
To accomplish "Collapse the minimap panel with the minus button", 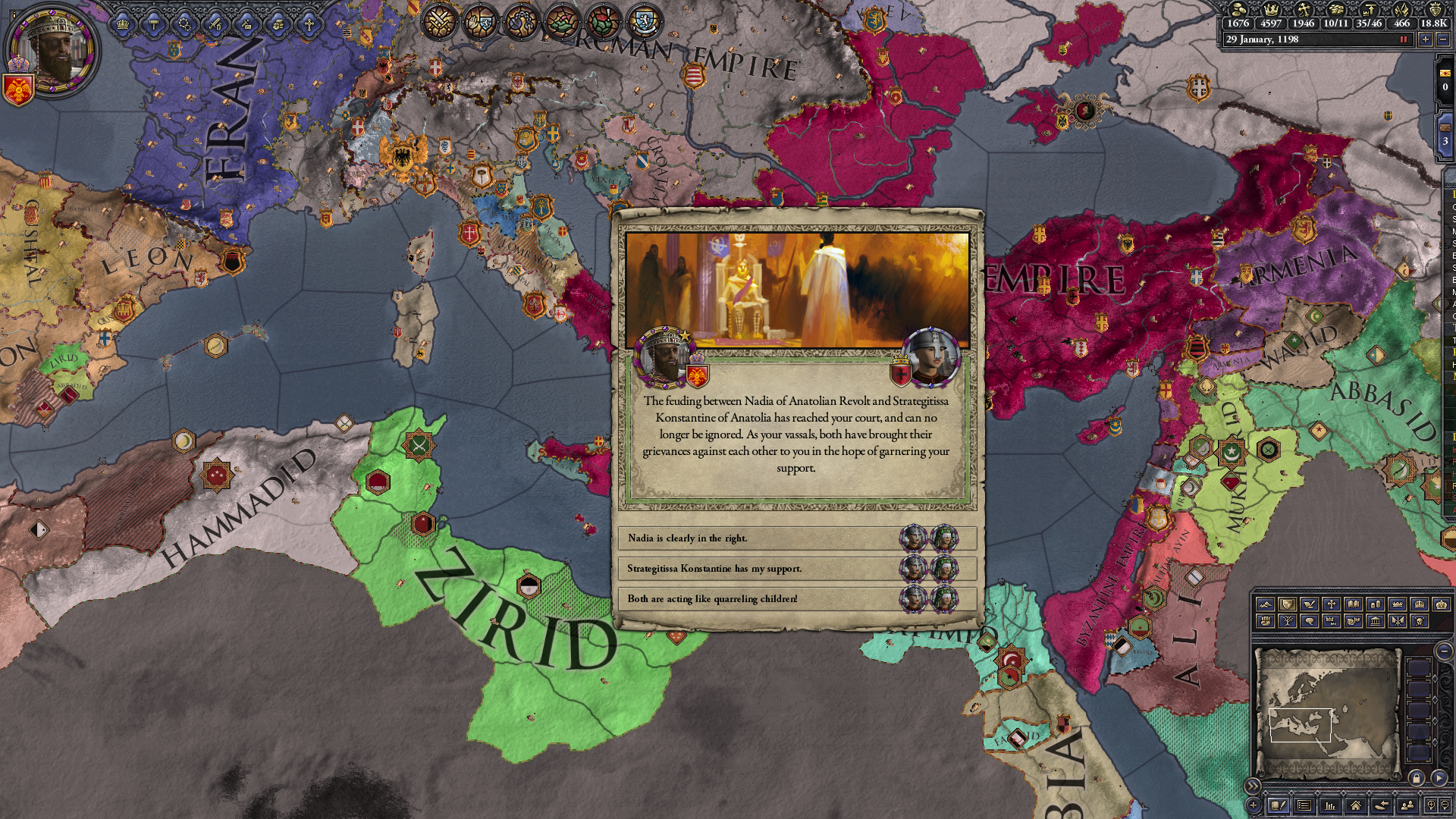I will pyautogui.click(x=1445, y=652).
